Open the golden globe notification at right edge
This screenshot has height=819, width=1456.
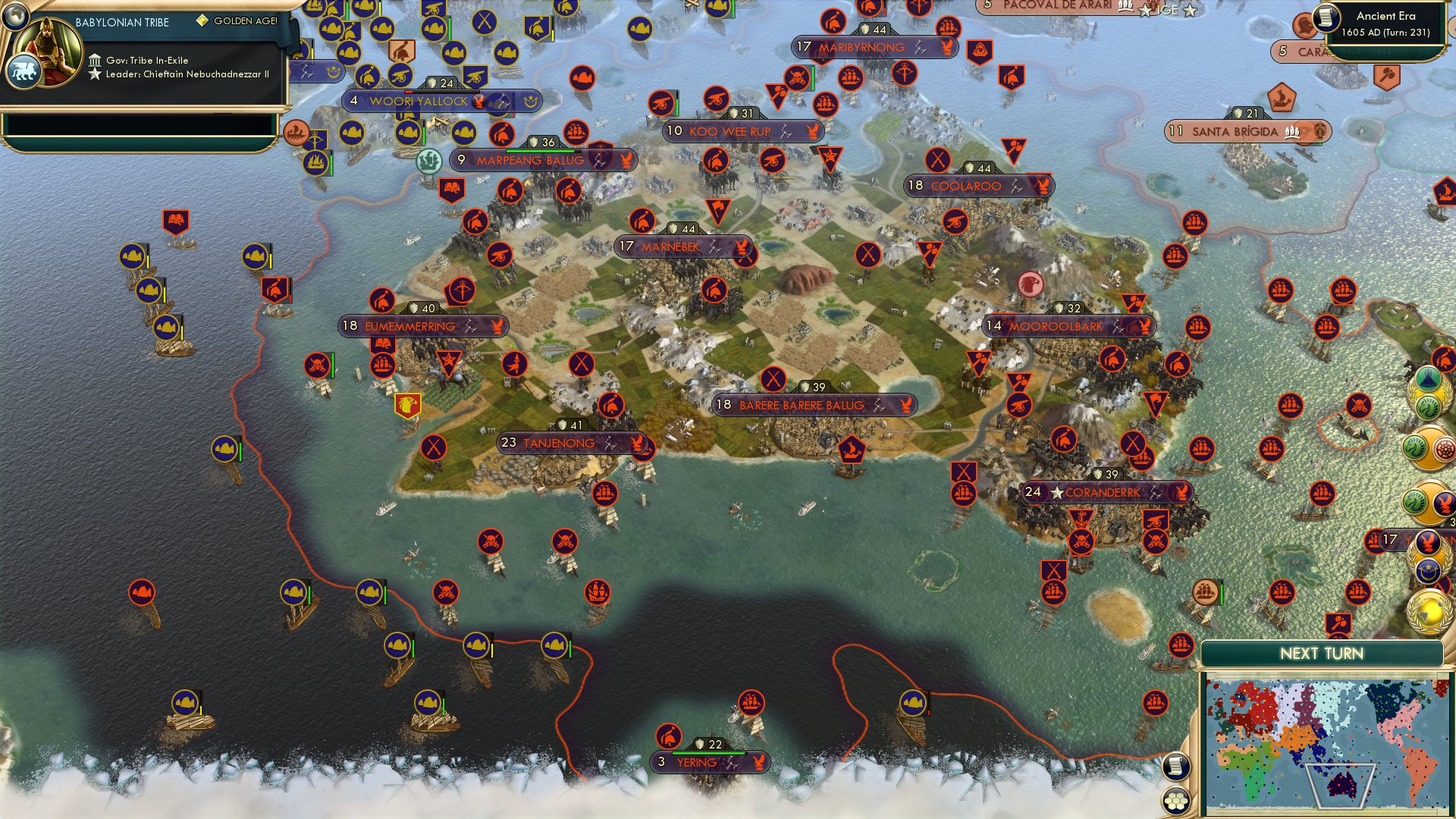pyautogui.click(x=1429, y=611)
